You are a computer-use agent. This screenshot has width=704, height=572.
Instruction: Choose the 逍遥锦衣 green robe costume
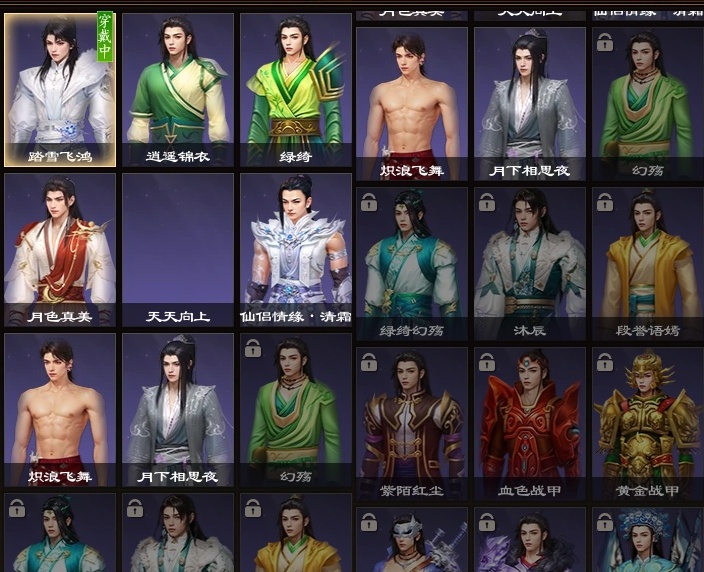[178, 90]
